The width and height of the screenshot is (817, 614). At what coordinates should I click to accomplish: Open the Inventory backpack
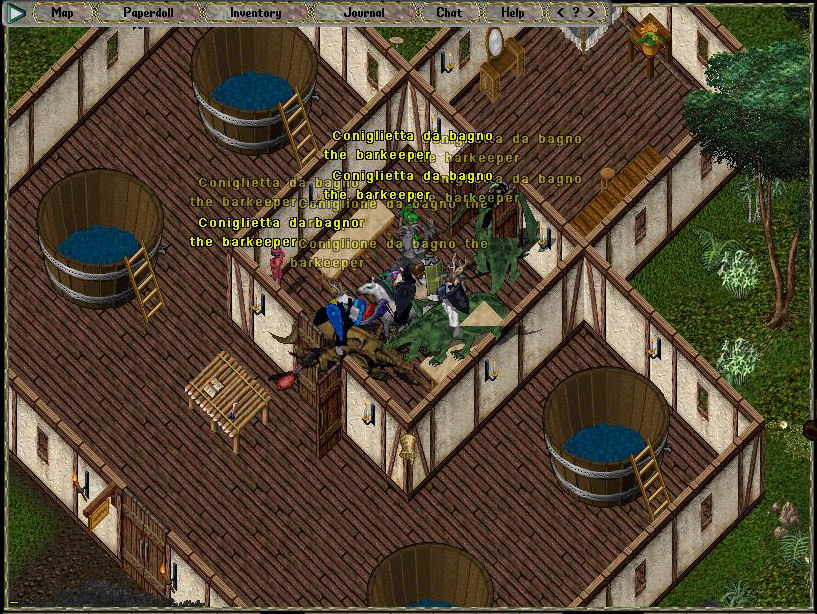[x=255, y=13]
